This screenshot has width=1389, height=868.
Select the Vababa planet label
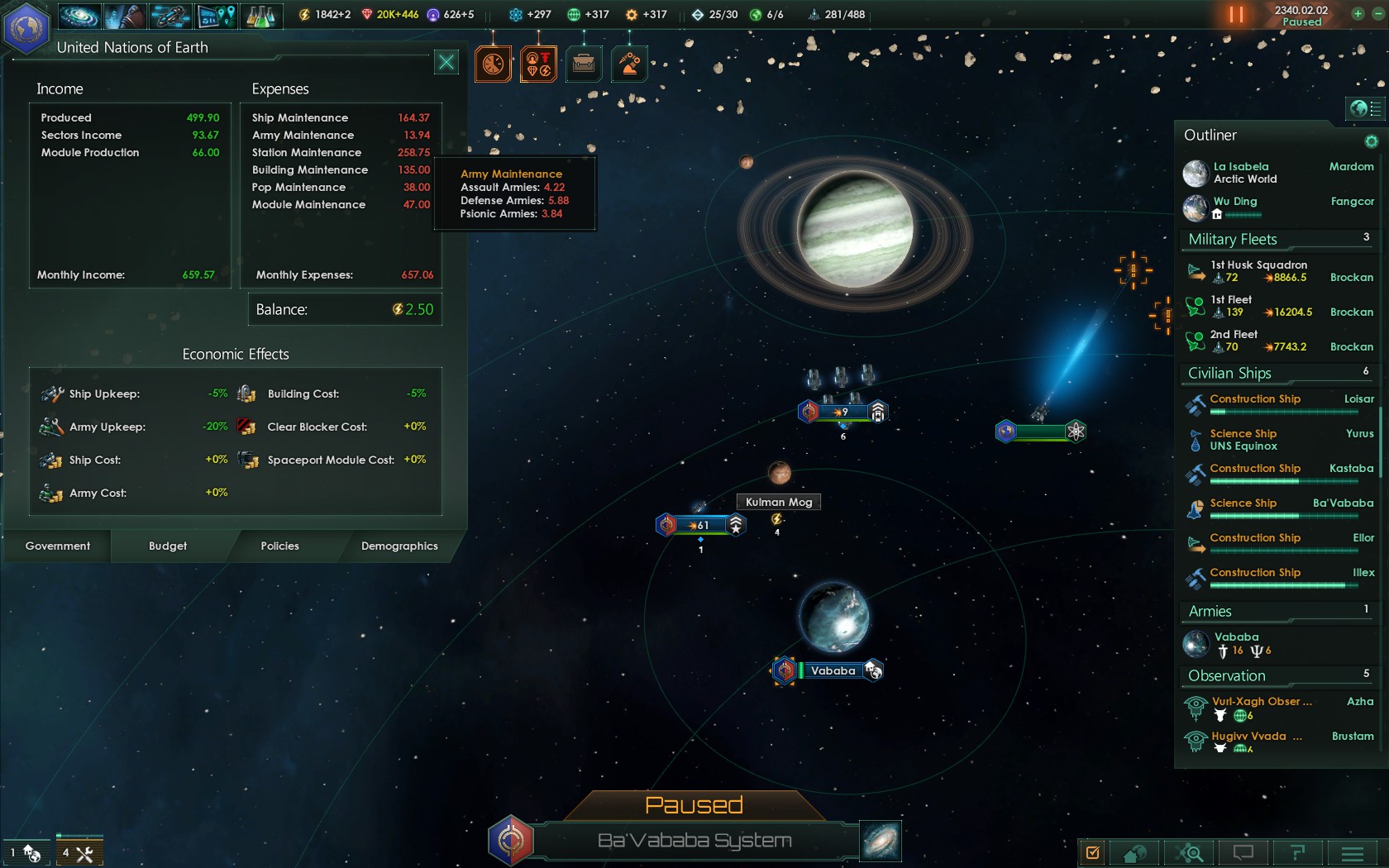[833, 670]
